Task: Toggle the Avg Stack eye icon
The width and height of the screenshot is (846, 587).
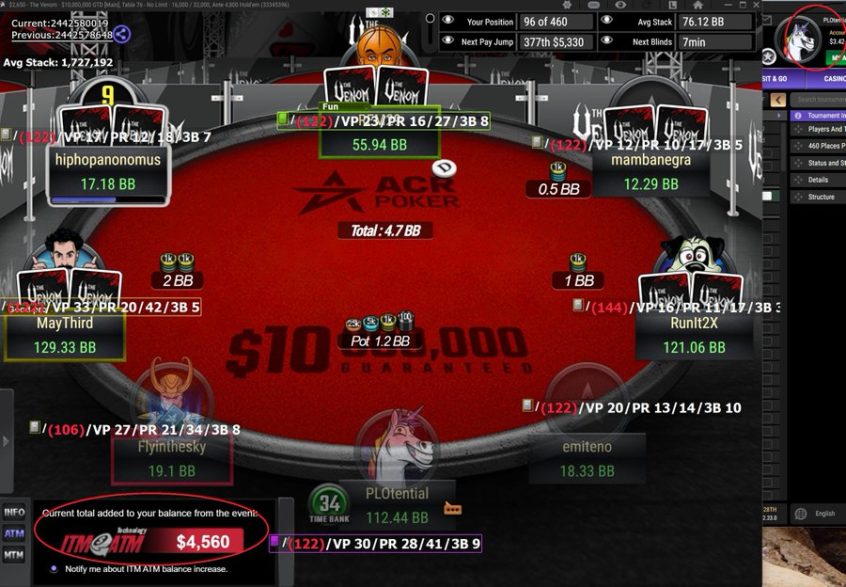Action: click(x=607, y=21)
